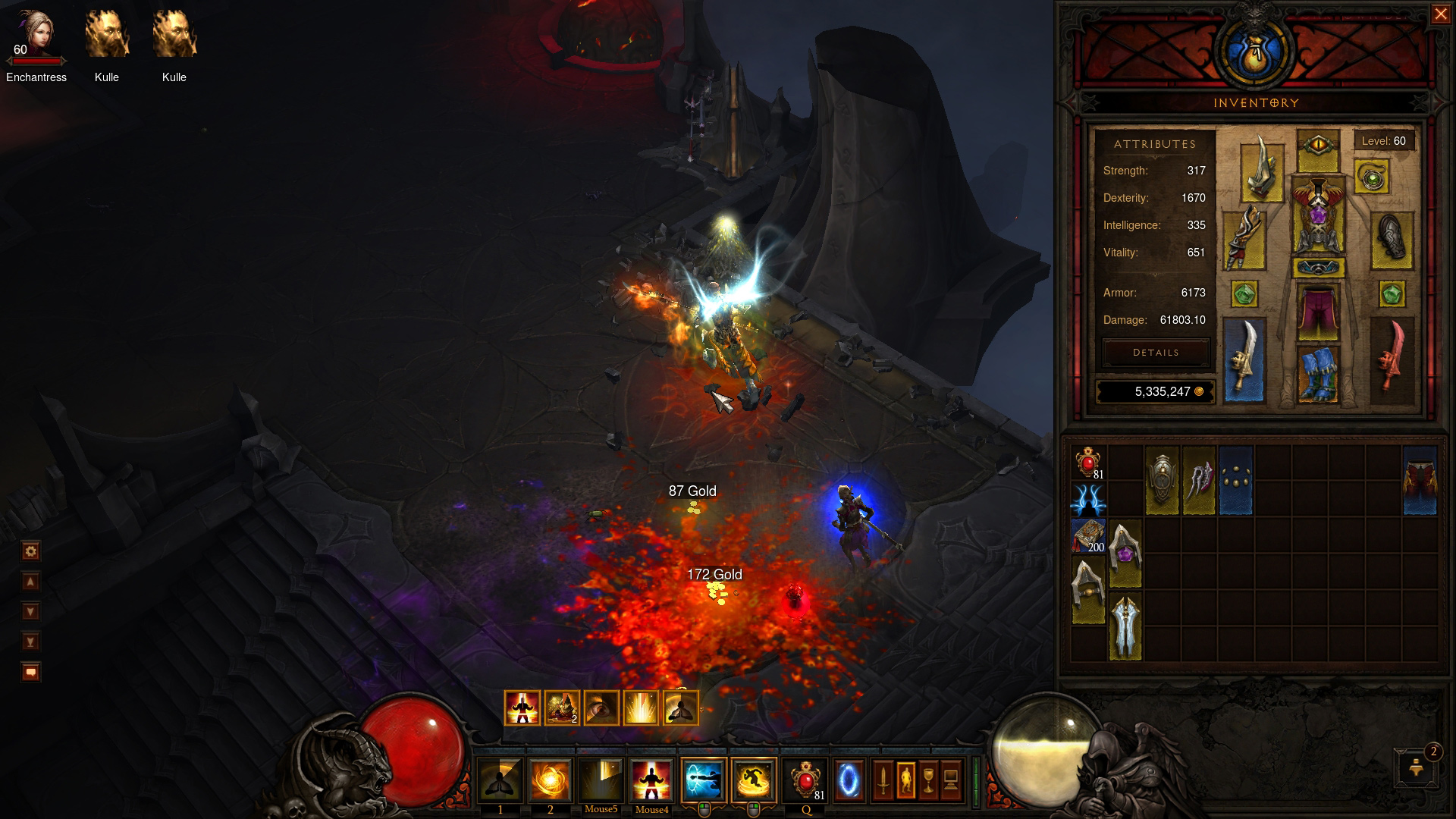Select the tome stack of 200

[1088, 536]
